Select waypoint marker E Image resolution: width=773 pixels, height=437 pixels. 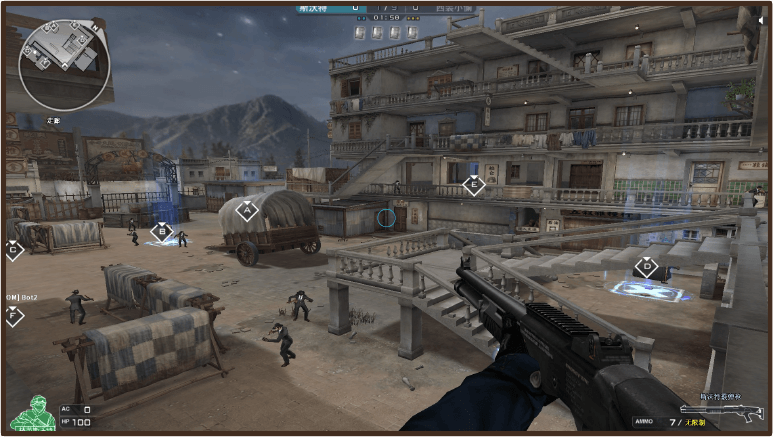(x=474, y=184)
